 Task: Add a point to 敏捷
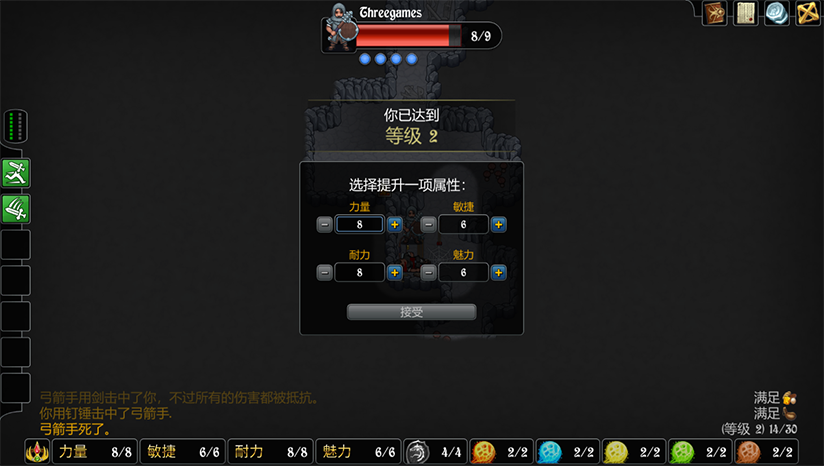point(498,224)
